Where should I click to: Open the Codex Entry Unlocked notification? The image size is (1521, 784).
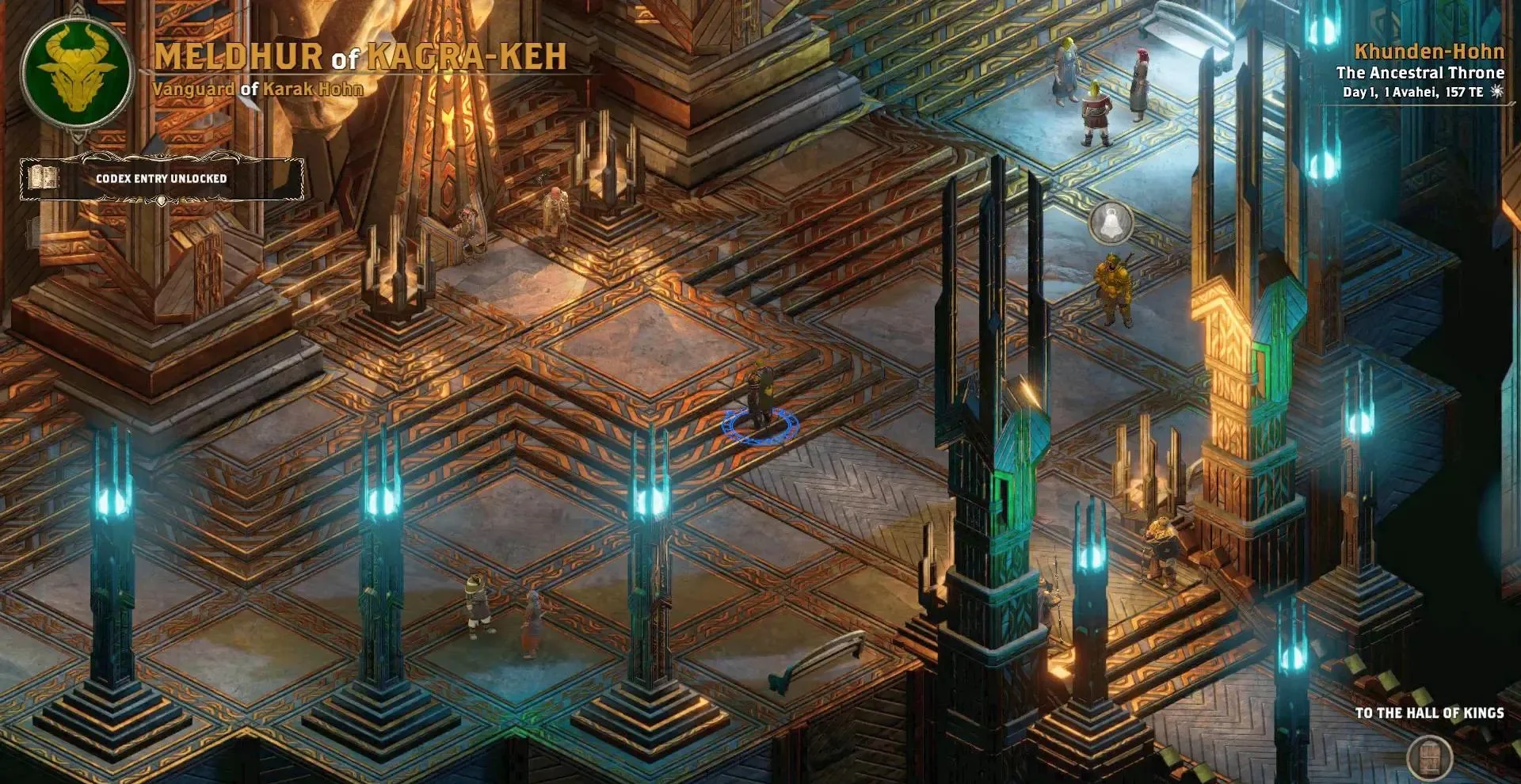click(x=161, y=179)
